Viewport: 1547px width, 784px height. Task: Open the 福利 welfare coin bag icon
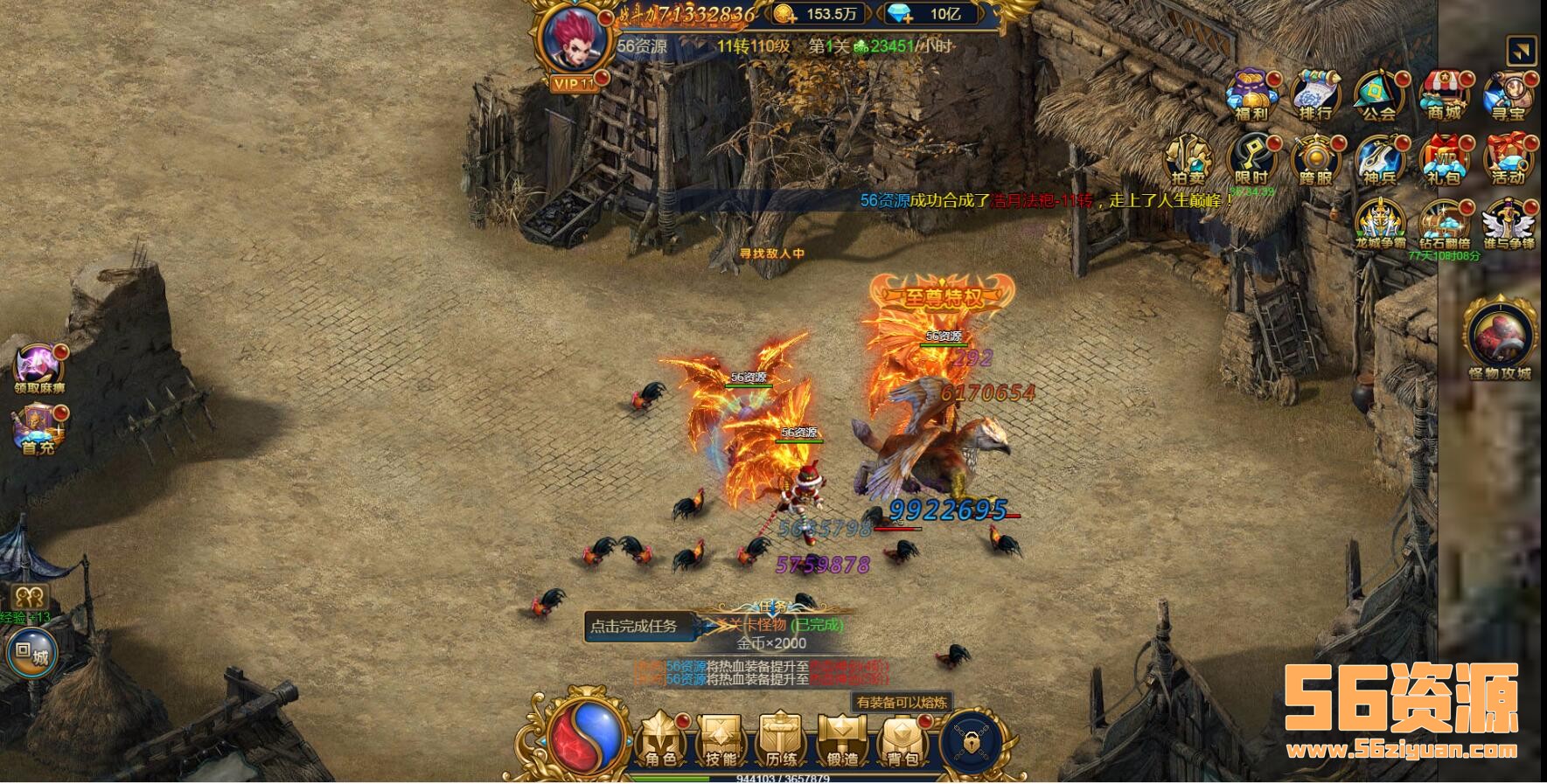1250,94
